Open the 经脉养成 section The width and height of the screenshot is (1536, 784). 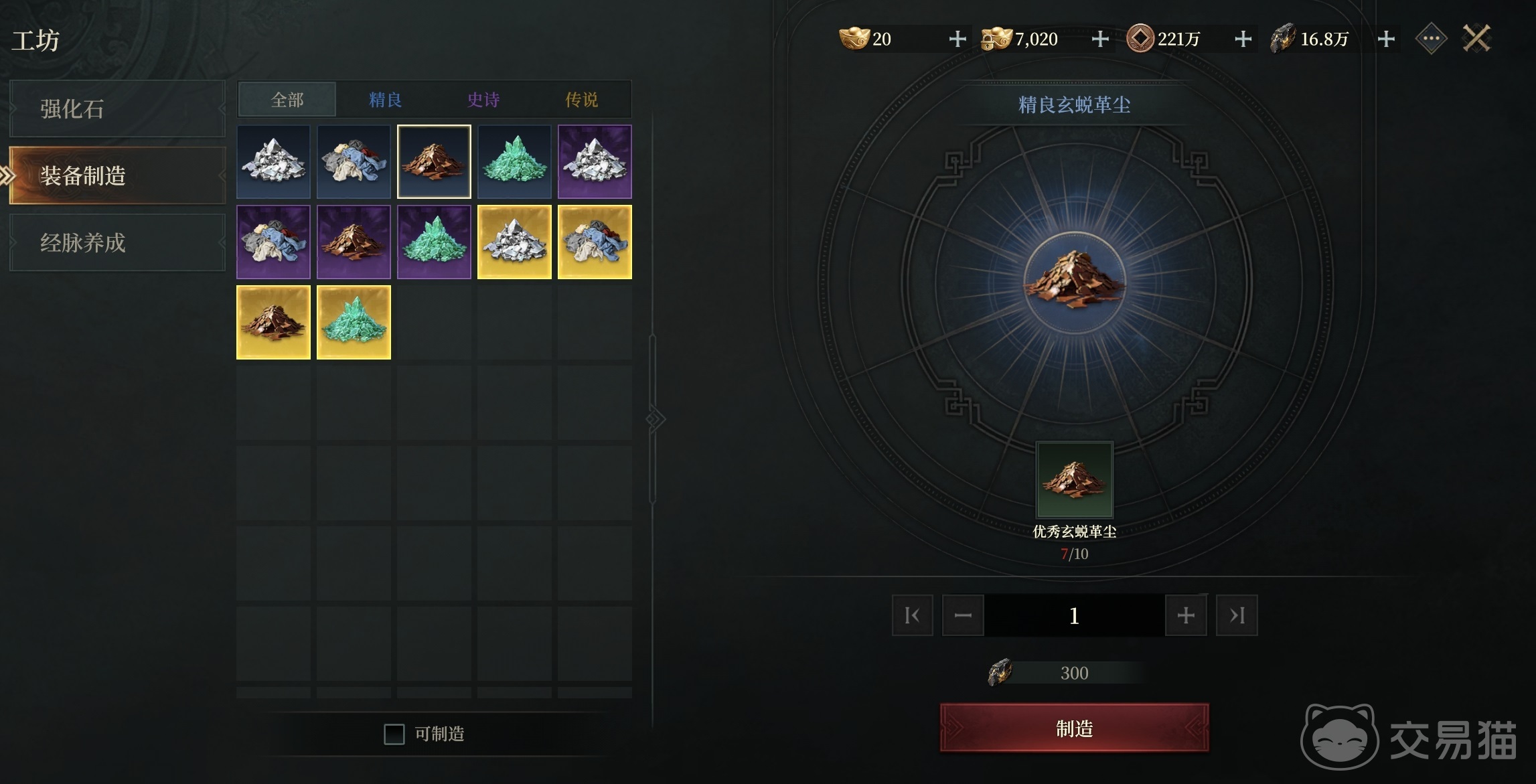click(117, 242)
